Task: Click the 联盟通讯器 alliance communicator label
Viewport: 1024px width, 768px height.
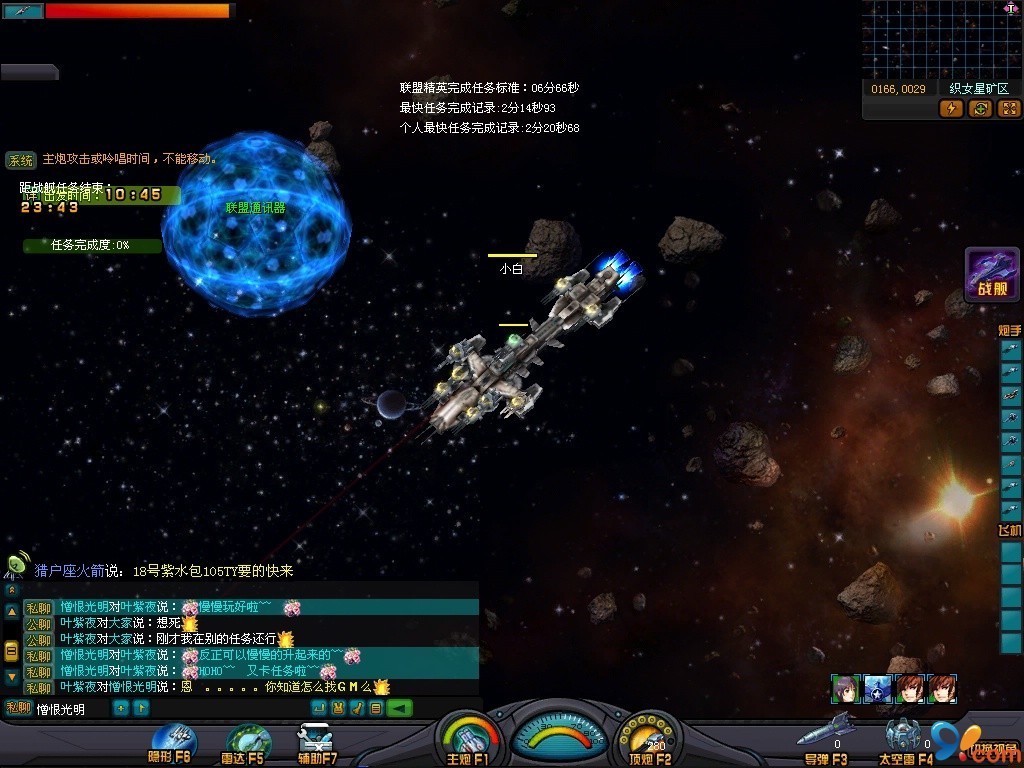Action: tap(255, 208)
